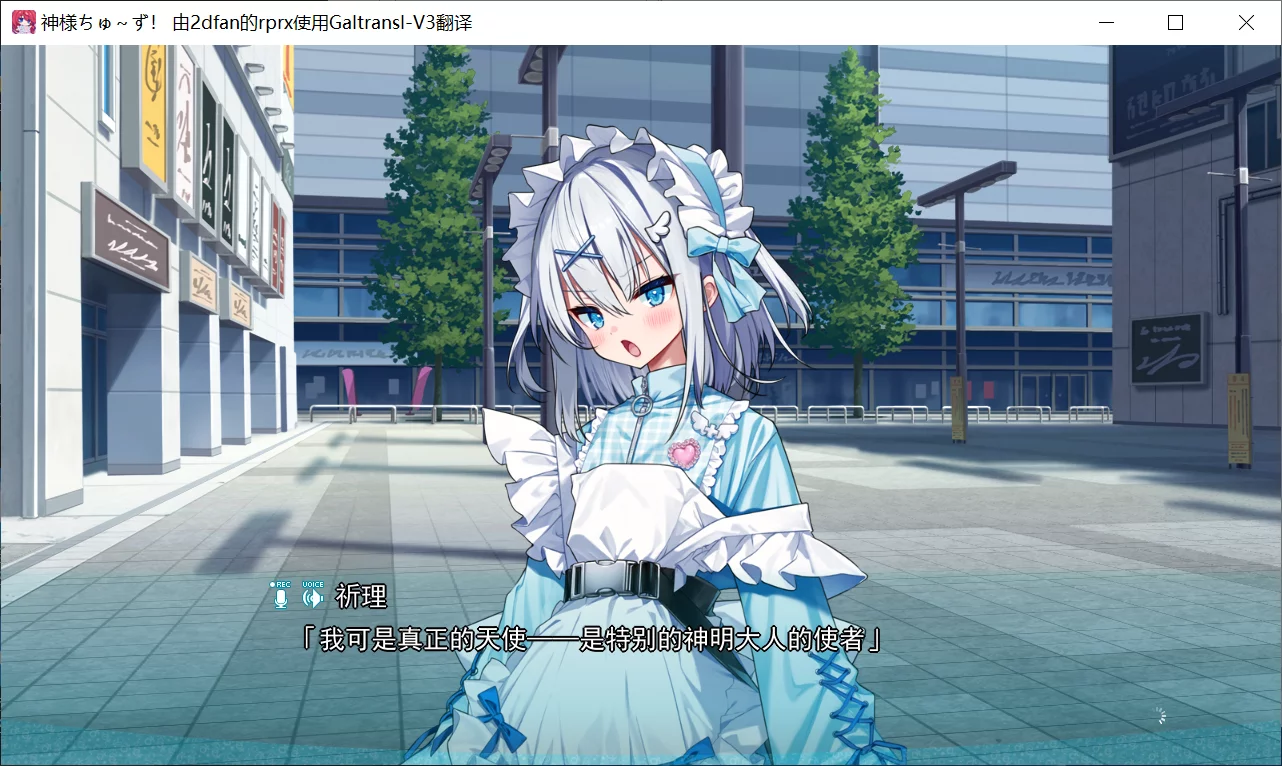Click the spinning loading indicator near bottom right
The height and width of the screenshot is (766, 1282).
(1160, 715)
